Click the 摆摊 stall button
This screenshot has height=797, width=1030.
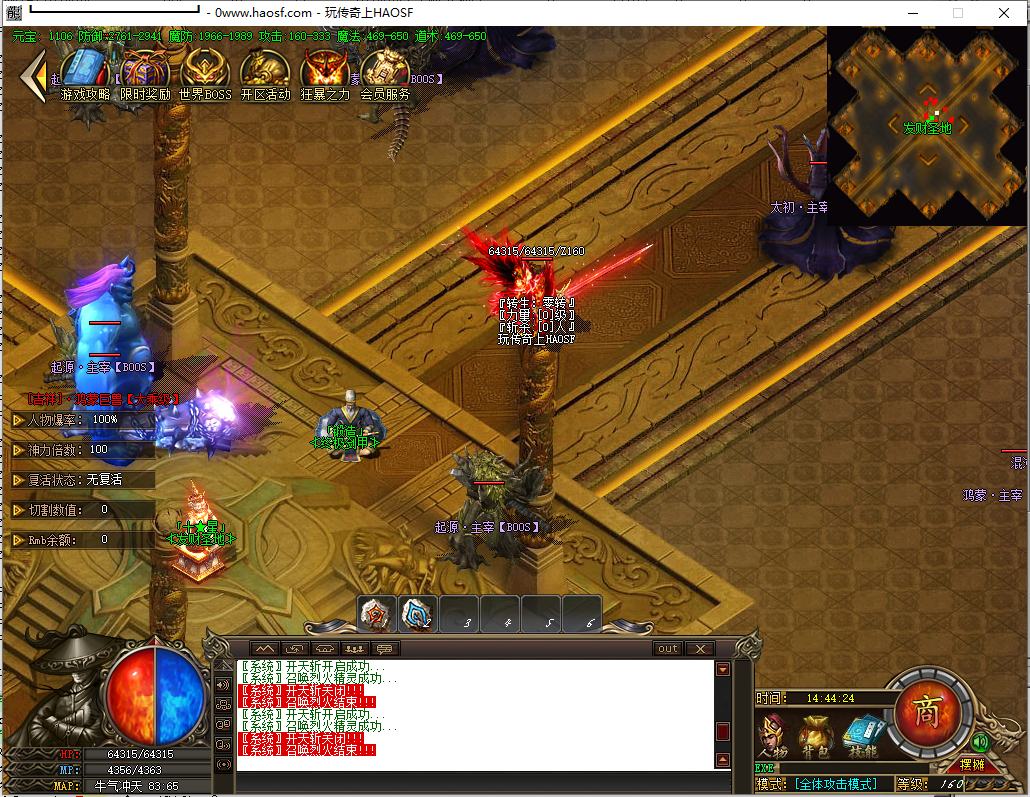(970, 765)
